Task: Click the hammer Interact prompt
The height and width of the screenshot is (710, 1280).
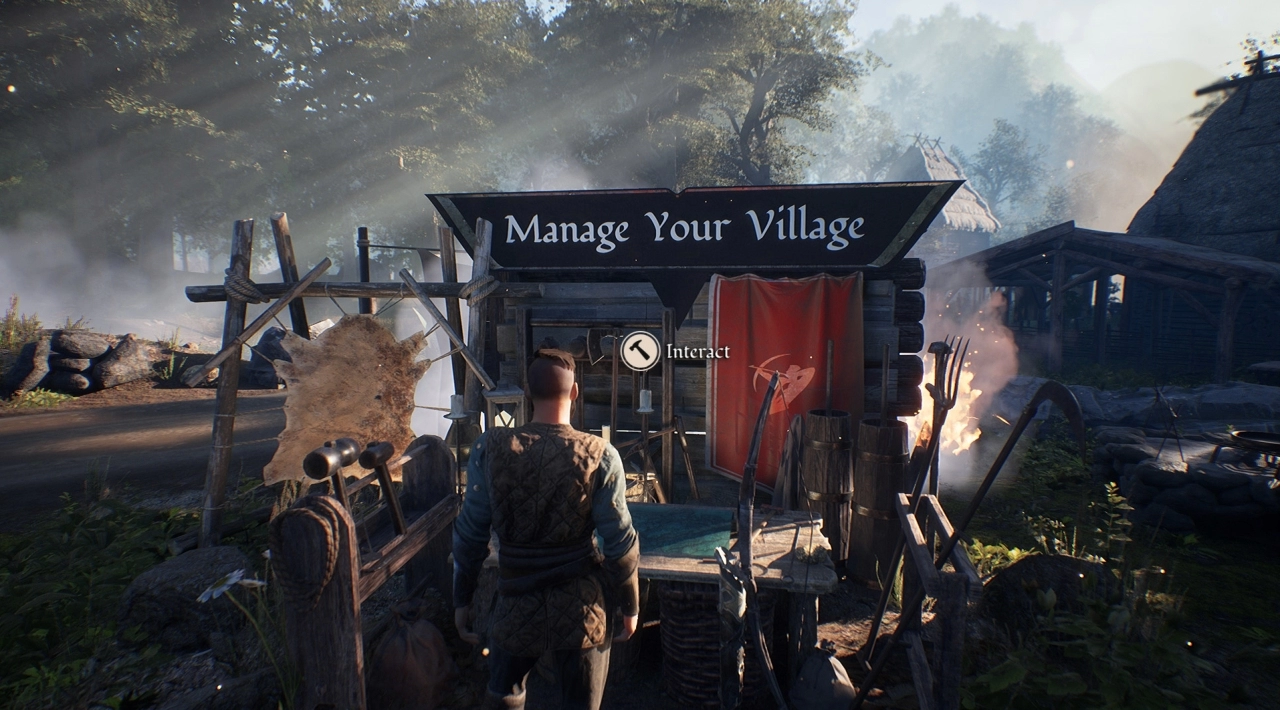Action: click(640, 351)
